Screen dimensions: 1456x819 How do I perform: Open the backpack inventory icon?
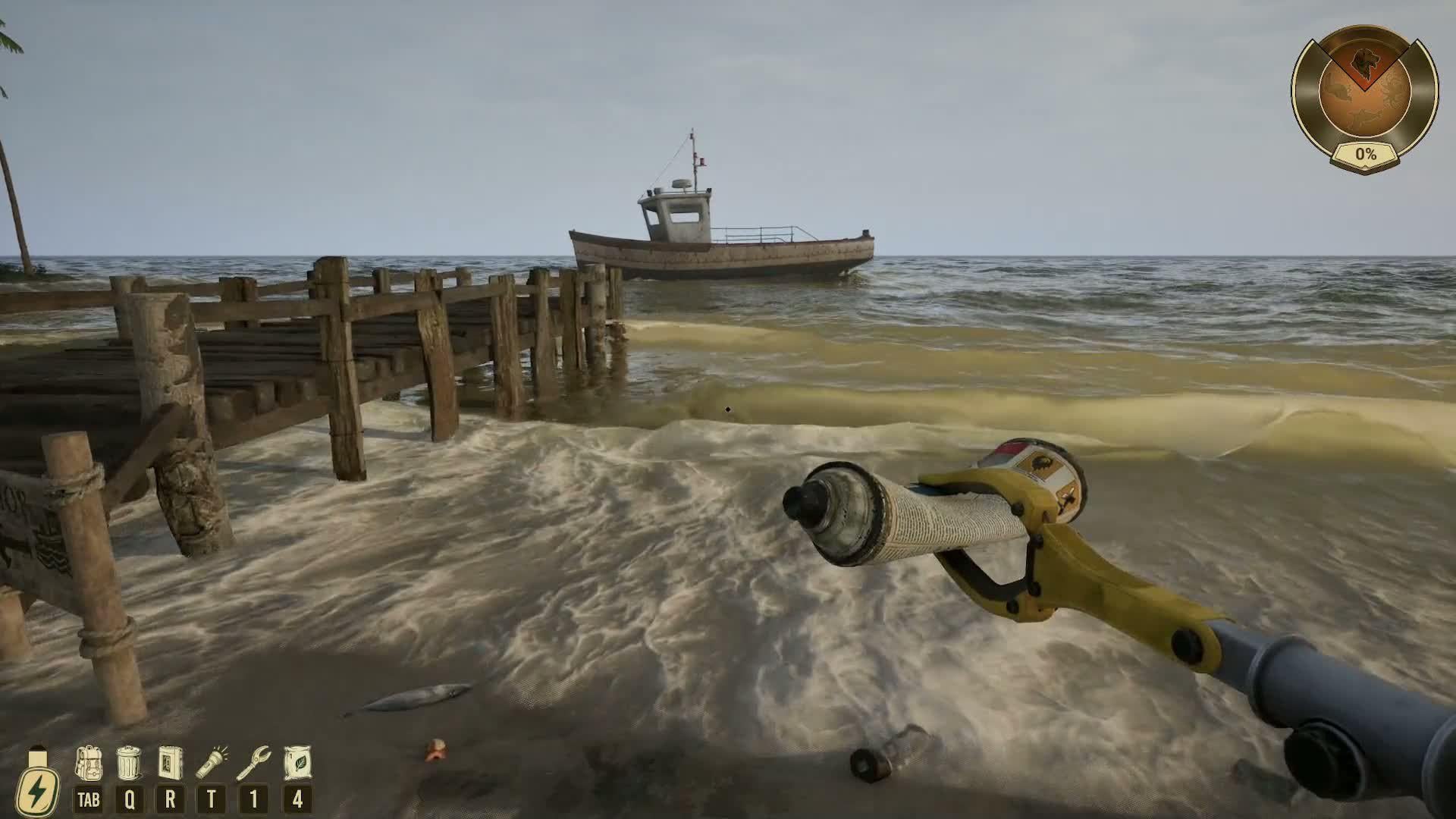(x=89, y=763)
